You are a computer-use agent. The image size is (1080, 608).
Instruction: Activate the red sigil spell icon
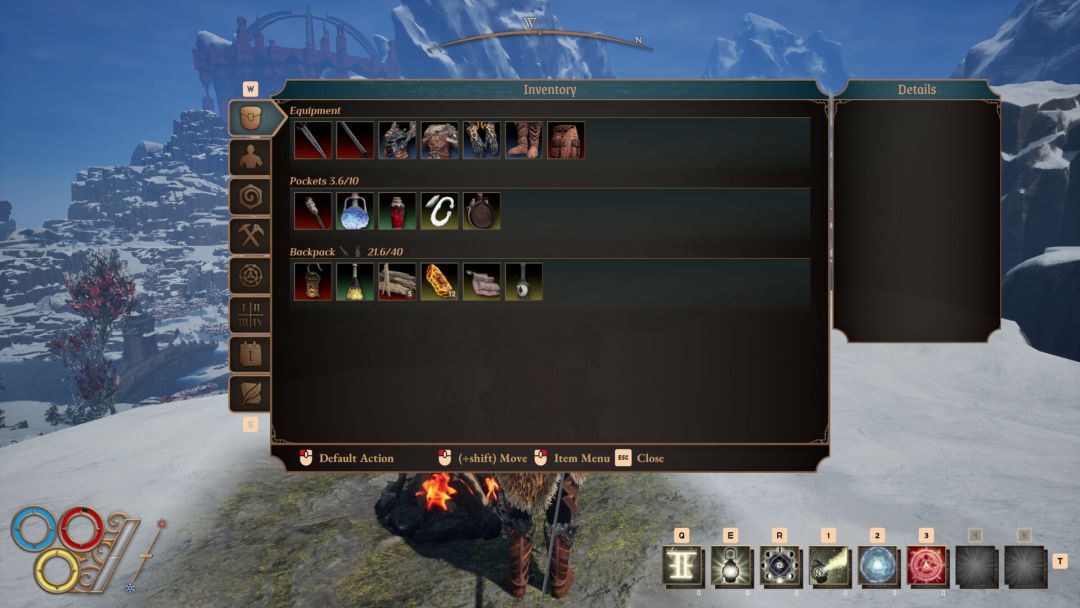tap(928, 566)
